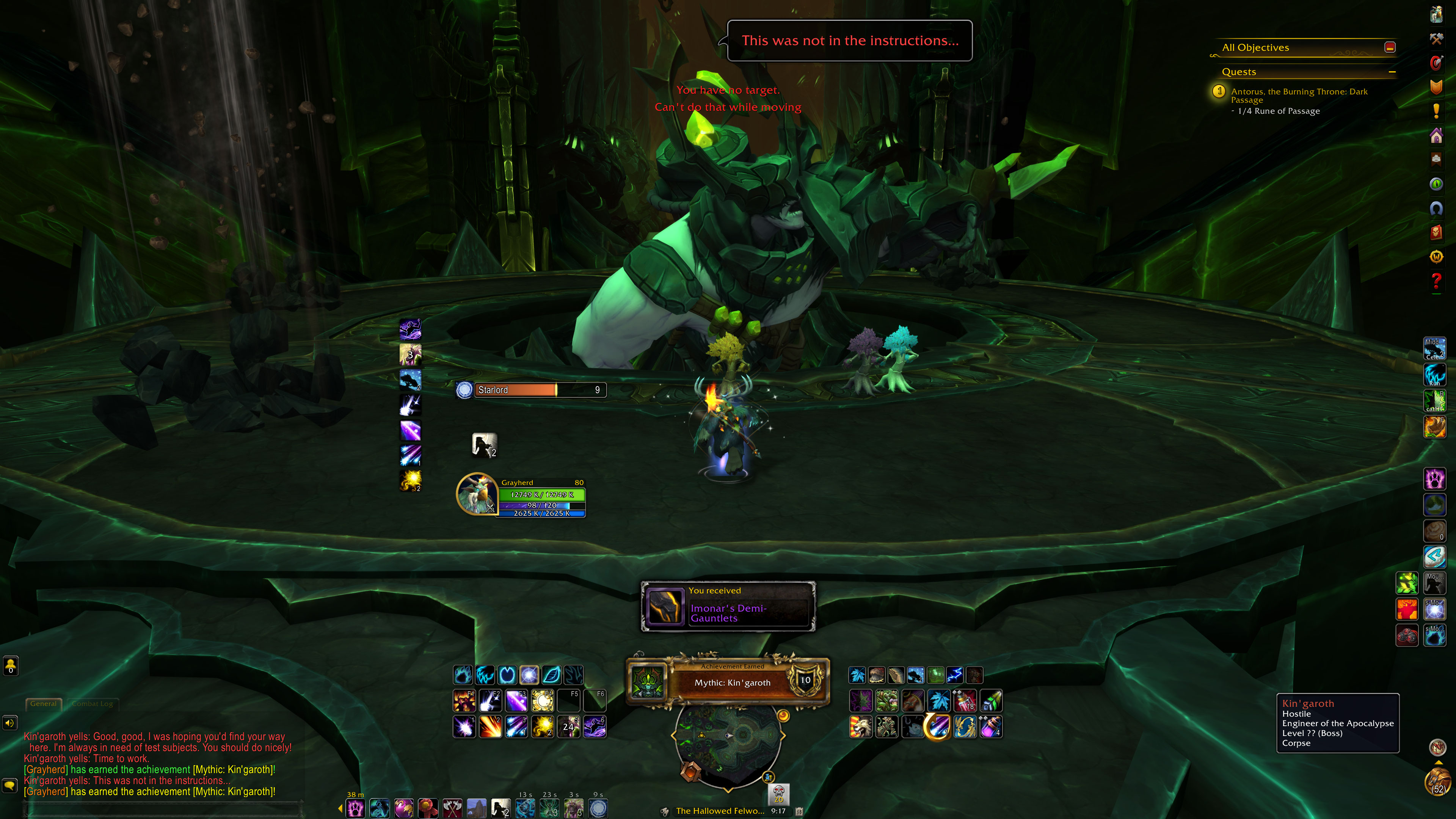
Task: Click the Grayherd player portrait
Action: tap(477, 493)
